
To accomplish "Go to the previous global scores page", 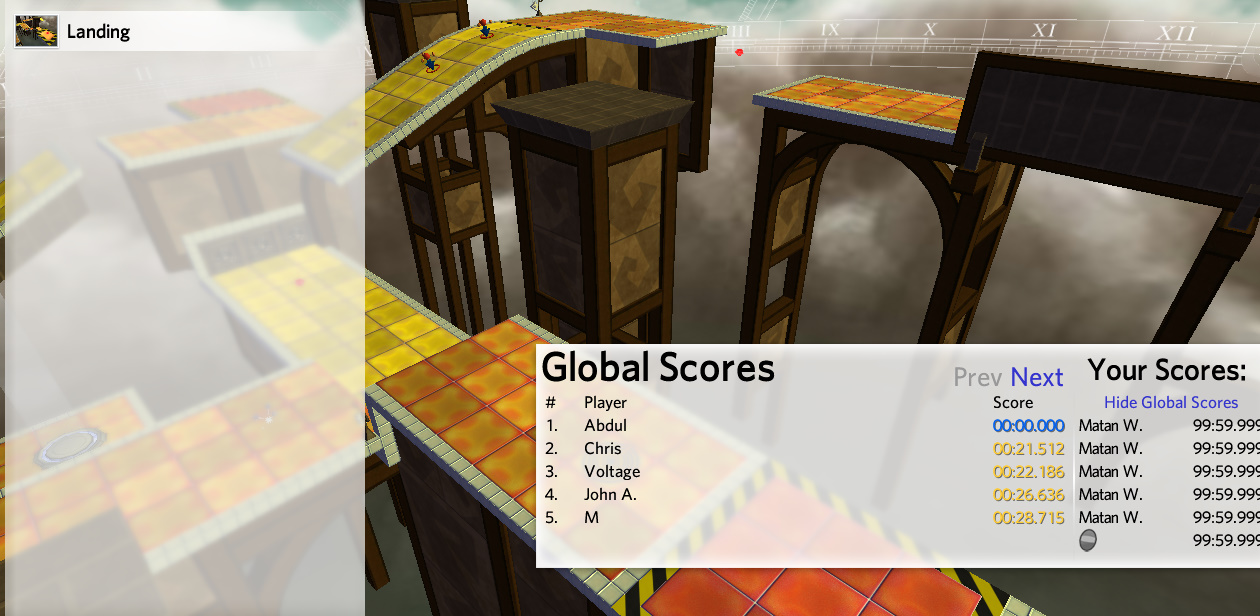I will click(977, 377).
